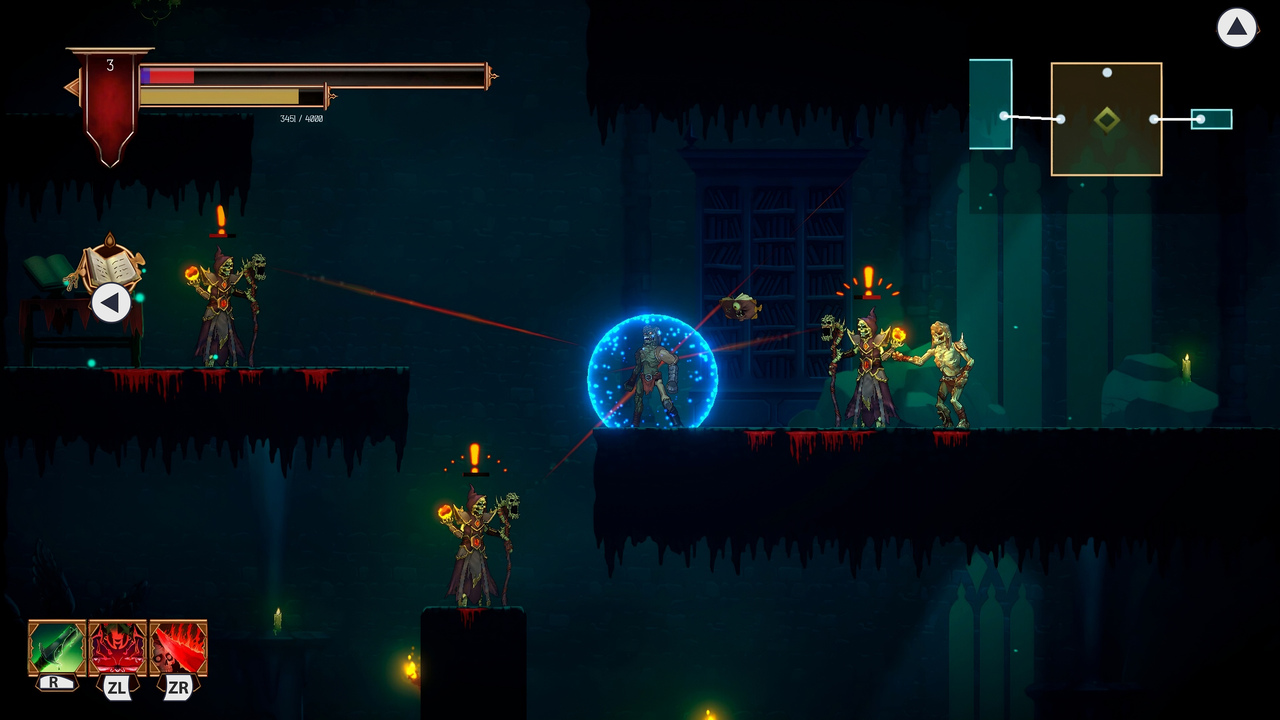Select the green poison dagger skill icon
Viewport: 1280px width, 720px height.
[x=55, y=646]
